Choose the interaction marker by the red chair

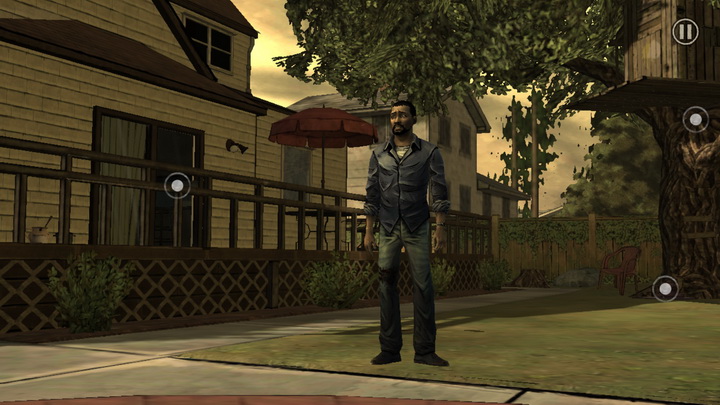tap(665, 289)
